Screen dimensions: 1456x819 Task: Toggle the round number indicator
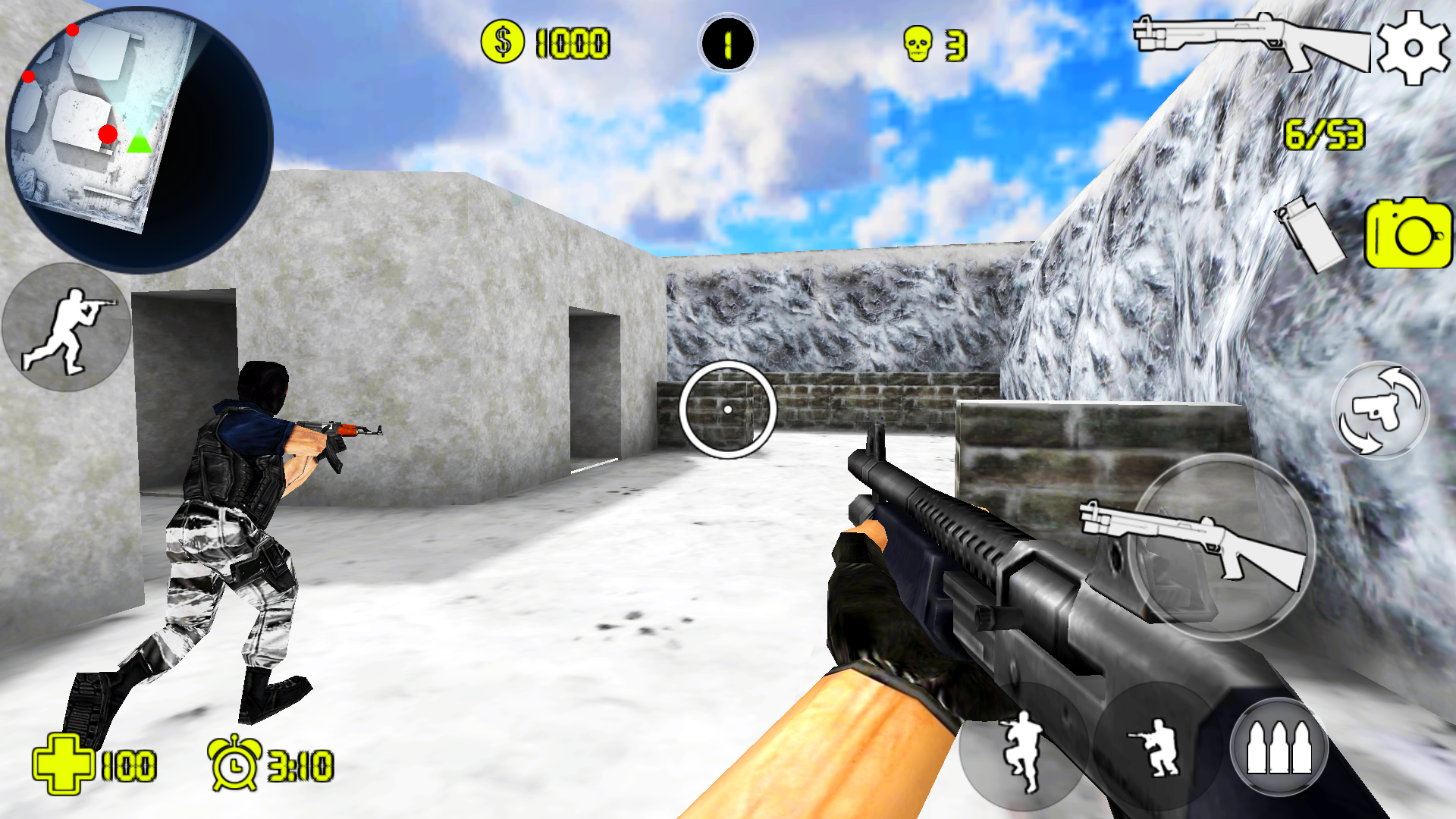[x=724, y=44]
